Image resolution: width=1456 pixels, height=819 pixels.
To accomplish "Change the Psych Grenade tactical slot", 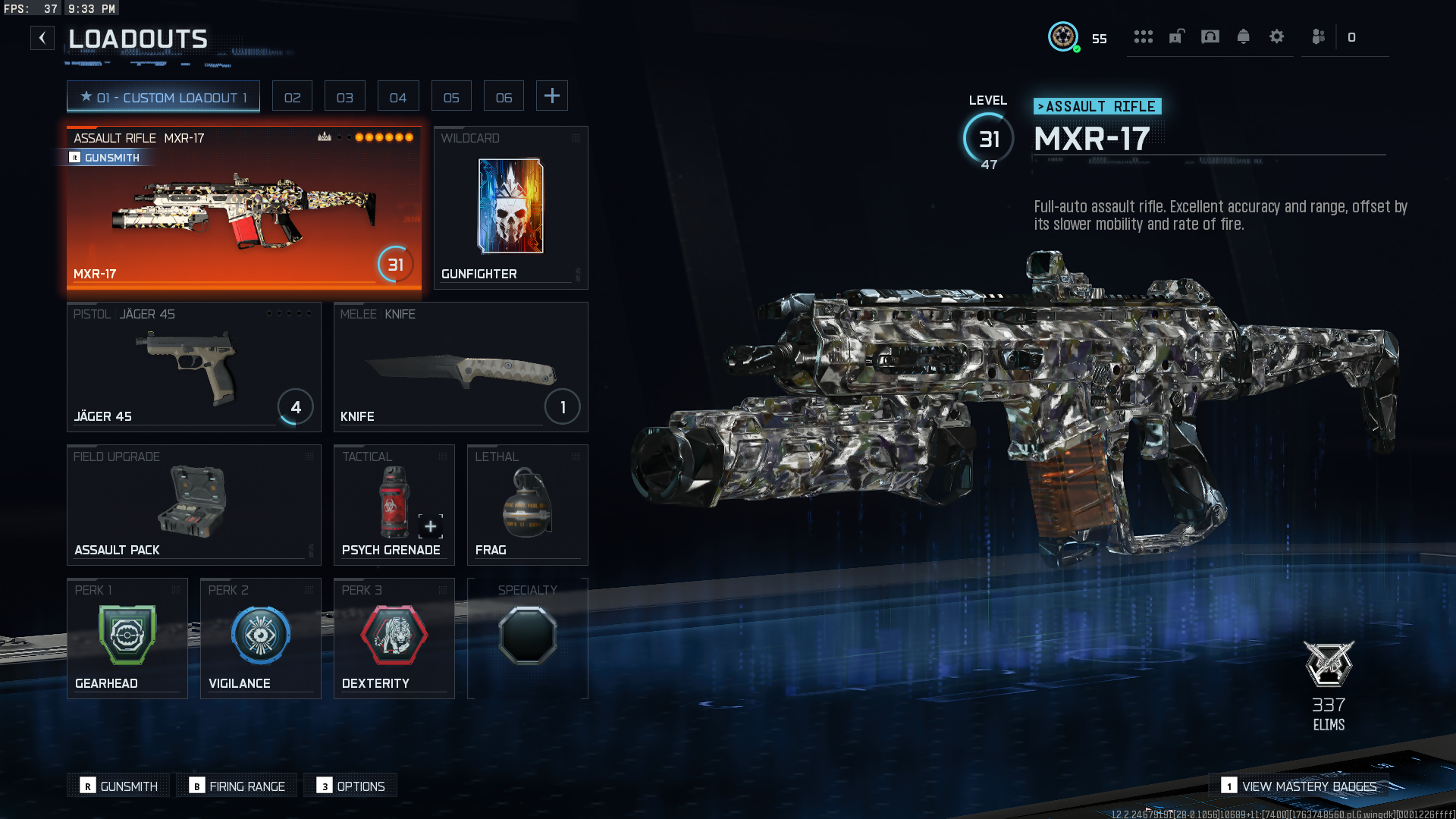I will pyautogui.click(x=394, y=504).
